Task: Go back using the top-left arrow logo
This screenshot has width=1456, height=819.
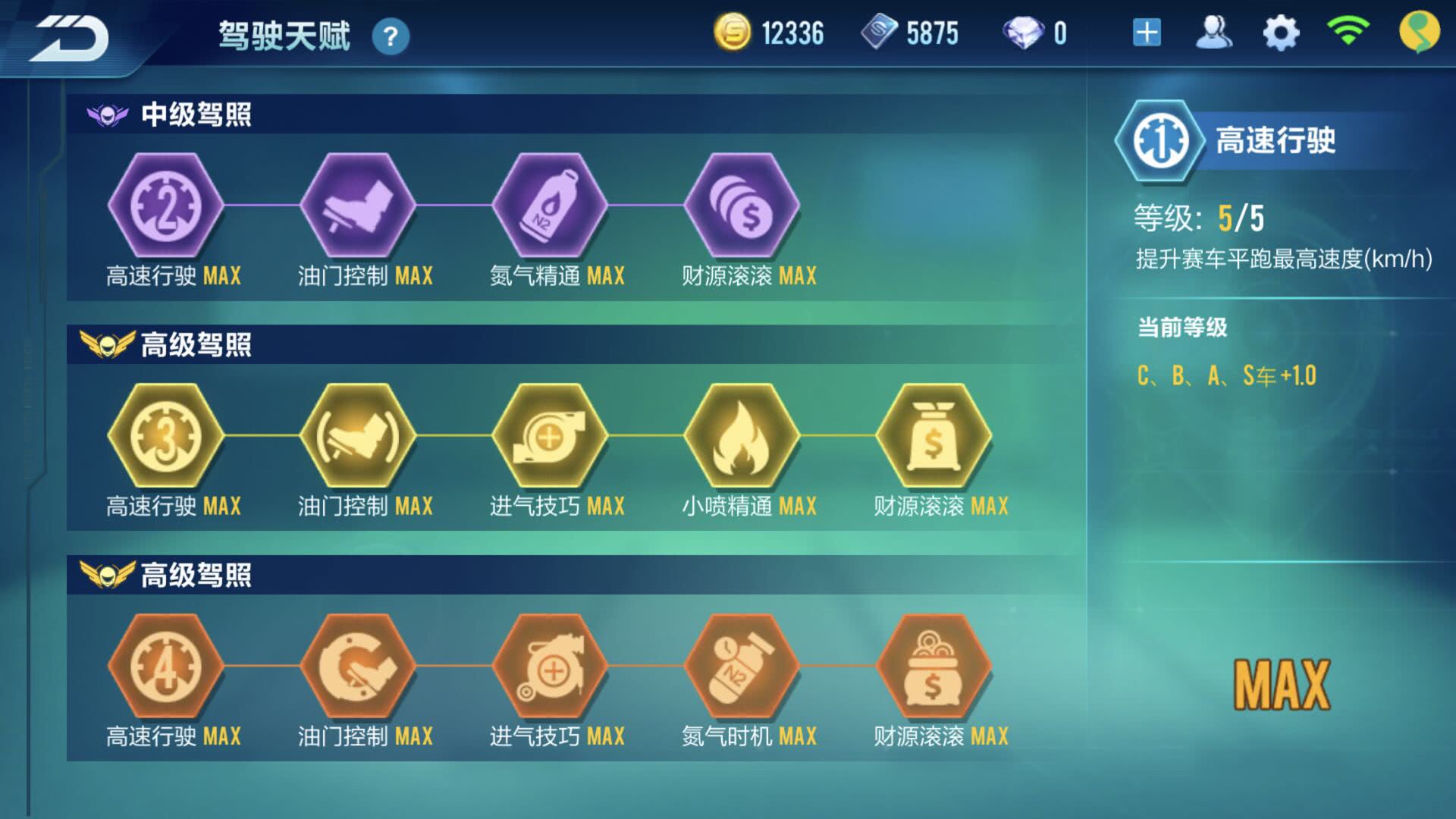Action: tap(70, 38)
